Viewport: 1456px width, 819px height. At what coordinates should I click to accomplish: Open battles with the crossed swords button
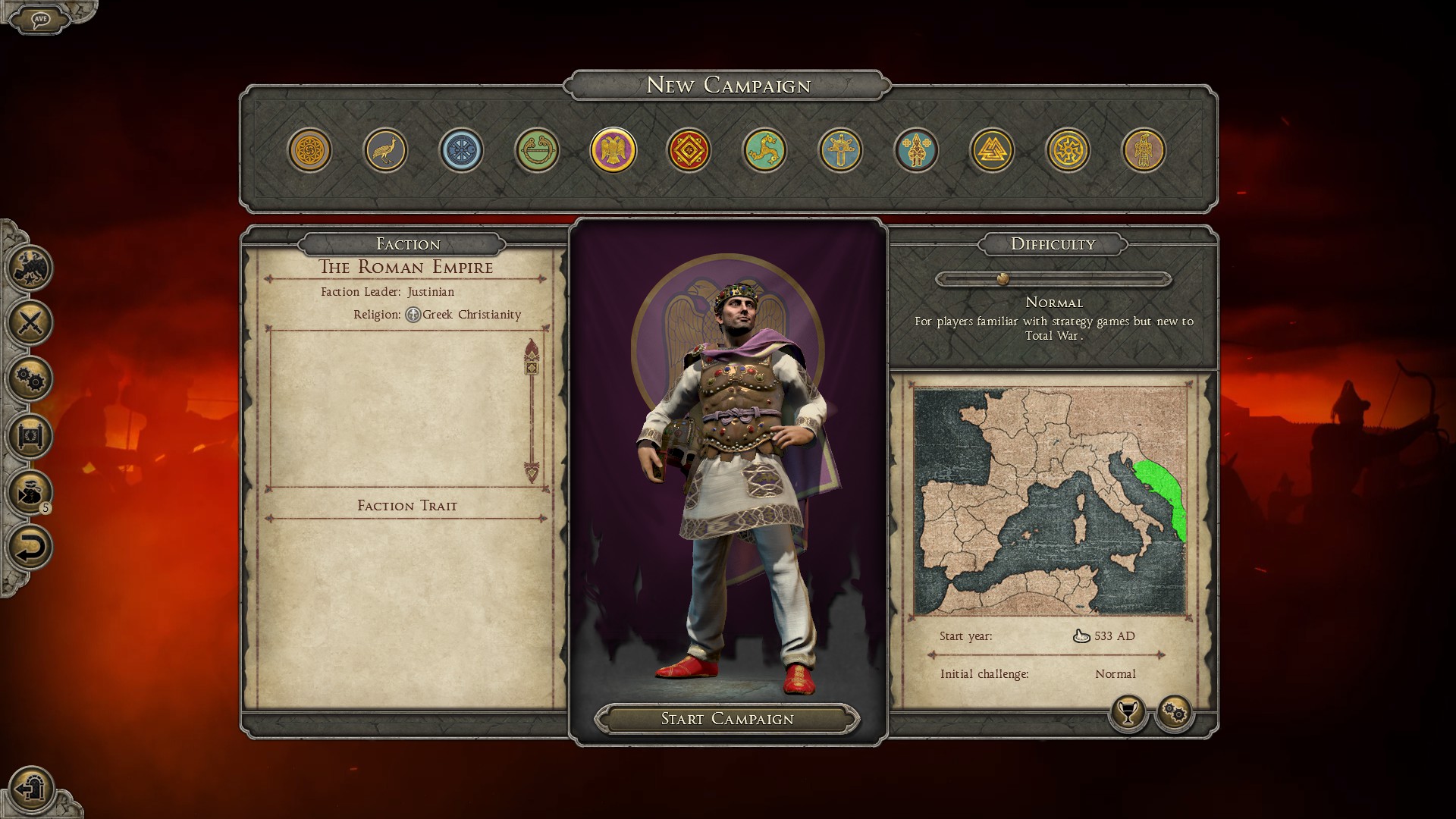pos(30,323)
